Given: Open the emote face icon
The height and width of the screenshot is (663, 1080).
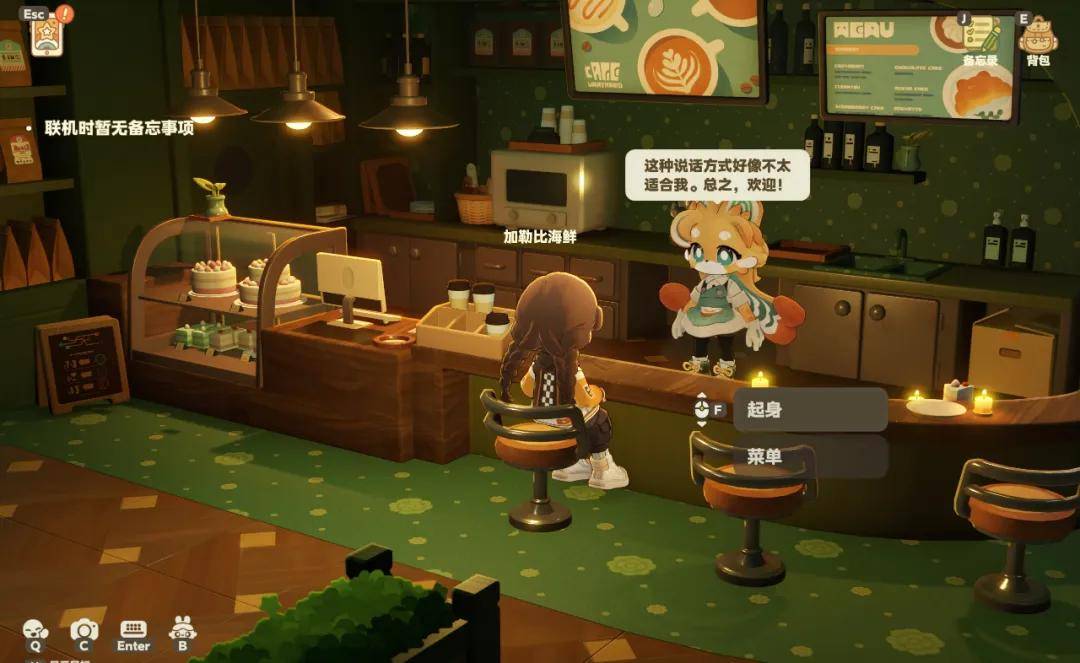Looking at the screenshot, I should [35, 630].
